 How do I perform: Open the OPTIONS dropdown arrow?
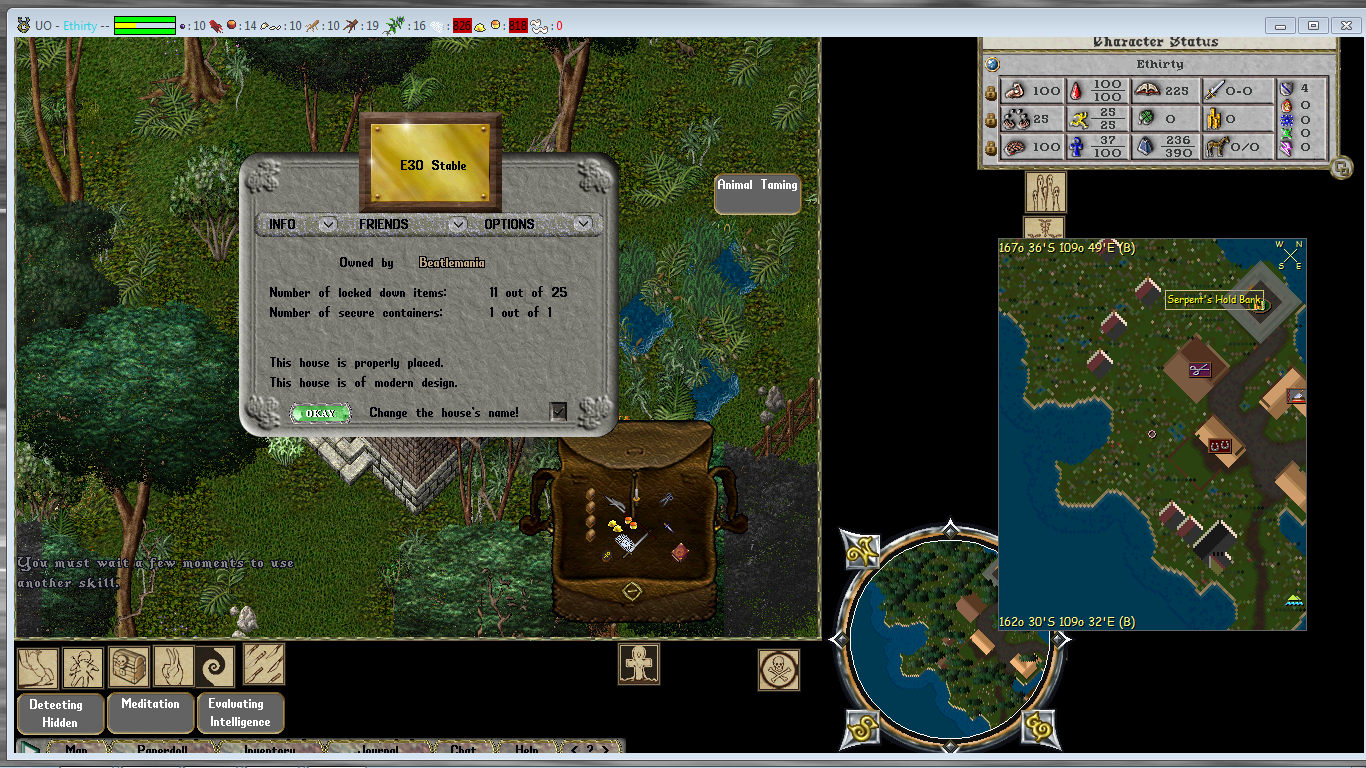(583, 224)
